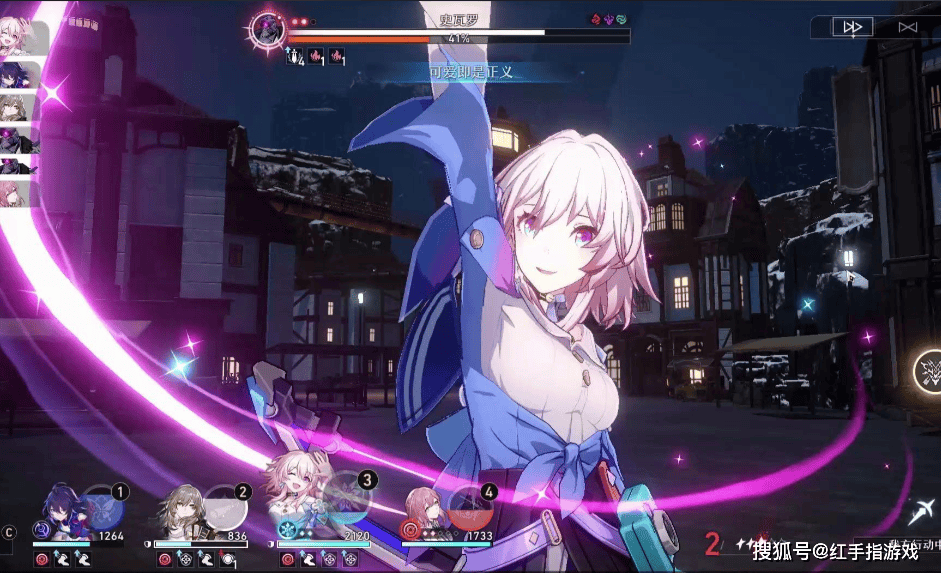
Task: Select Trailblazer's portrait in party slot 2
Action: point(179,511)
